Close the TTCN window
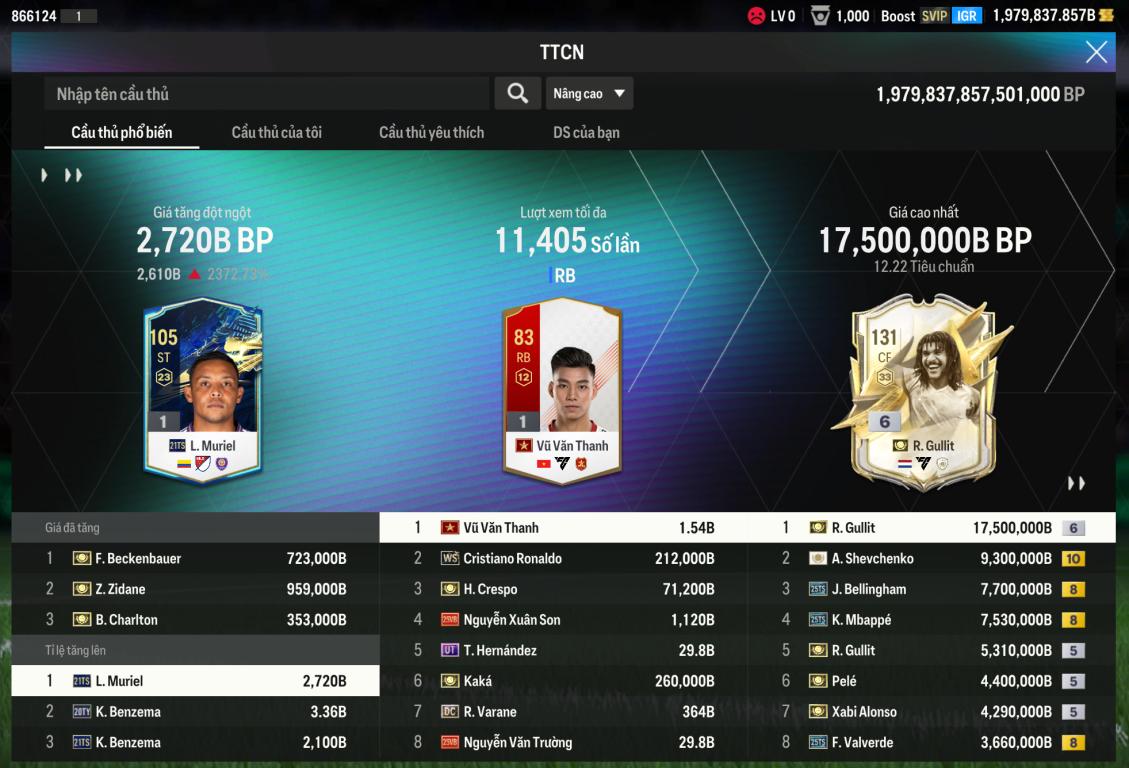This screenshot has height=768, width=1129. [x=1096, y=53]
